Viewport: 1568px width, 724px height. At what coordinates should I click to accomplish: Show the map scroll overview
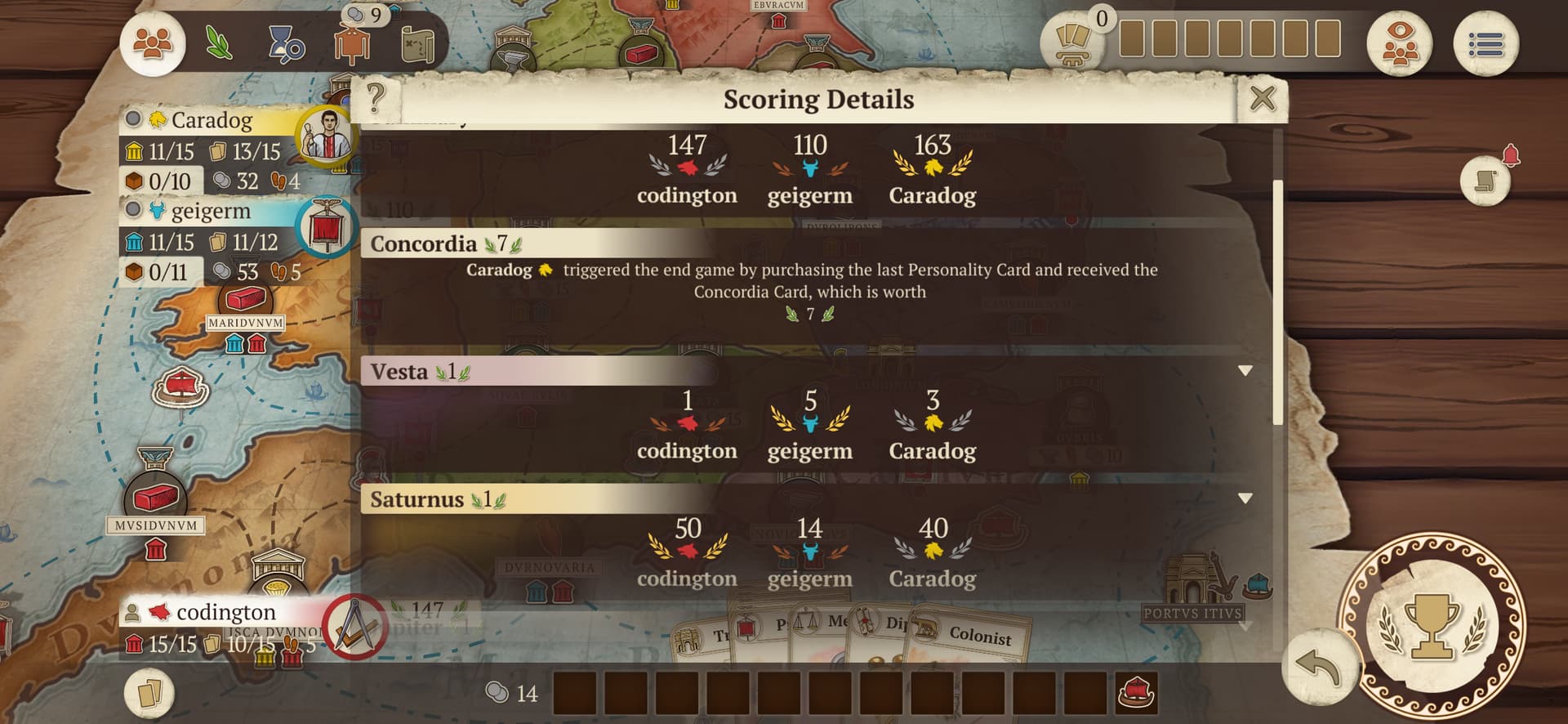[x=417, y=45]
